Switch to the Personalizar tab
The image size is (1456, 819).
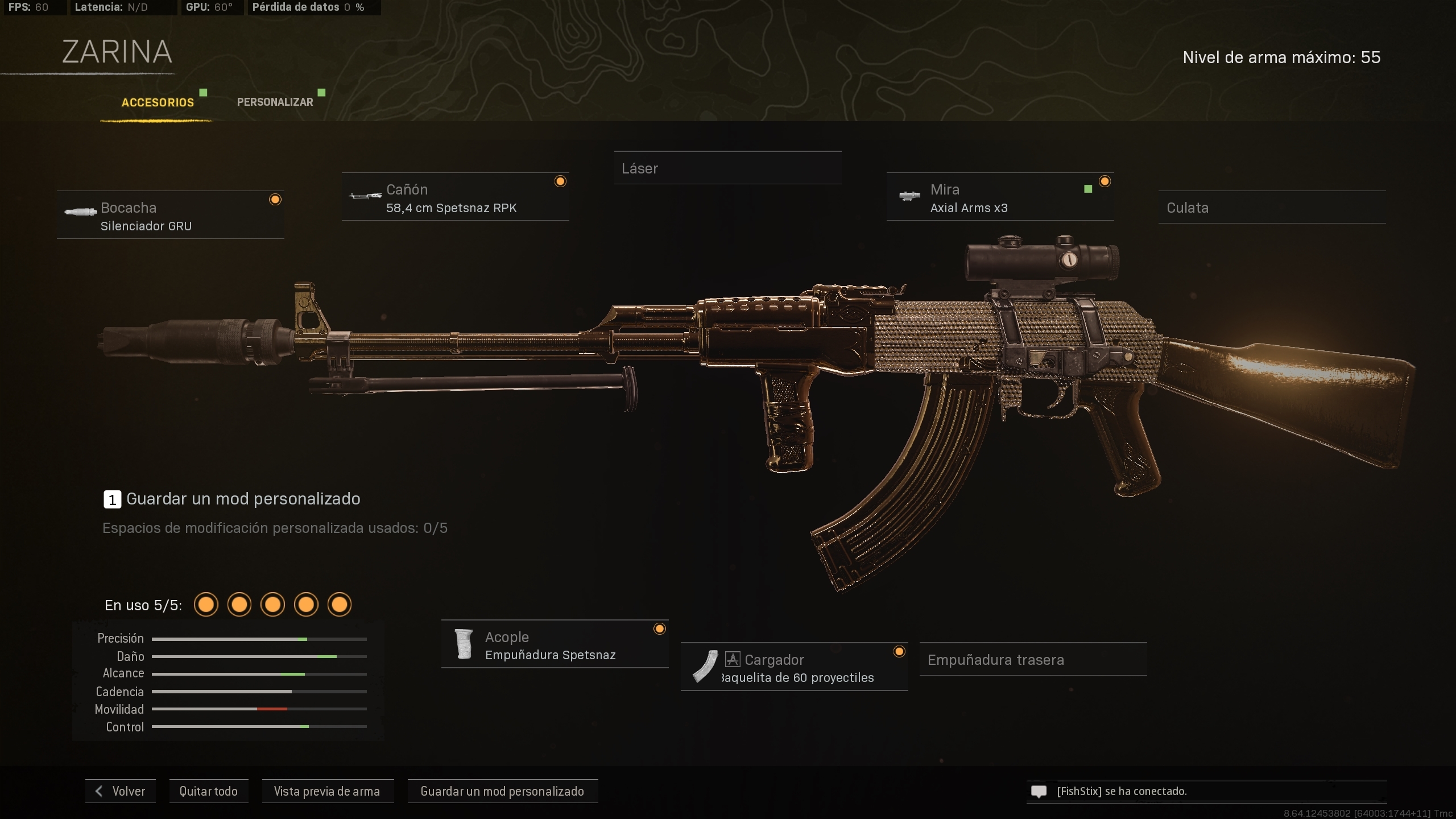click(x=275, y=102)
